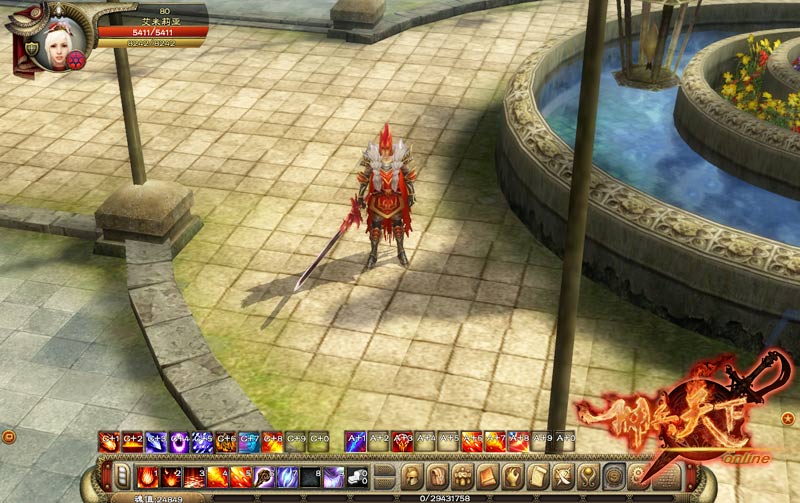Trigger the C+1 shortcut skill
This screenshot has width=800, height=503.
[x=109, y=441]
